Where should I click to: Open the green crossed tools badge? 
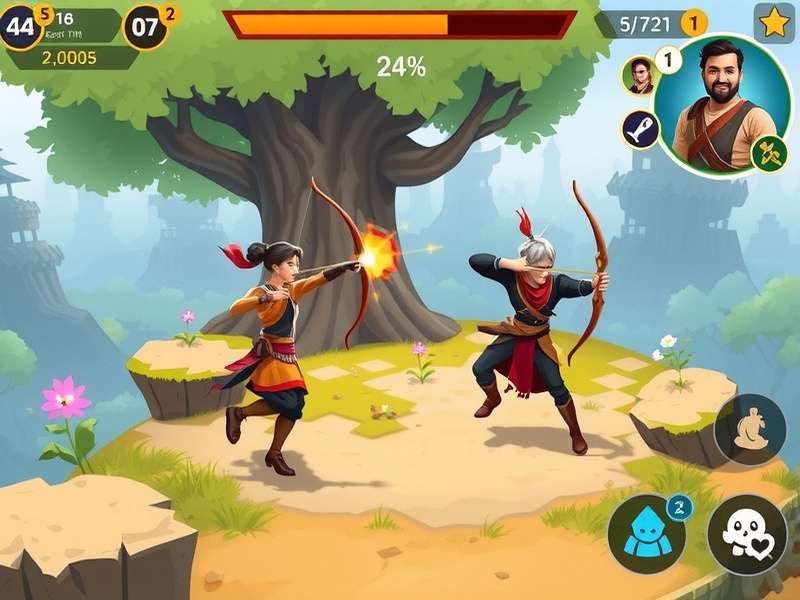tap(769, 154)
